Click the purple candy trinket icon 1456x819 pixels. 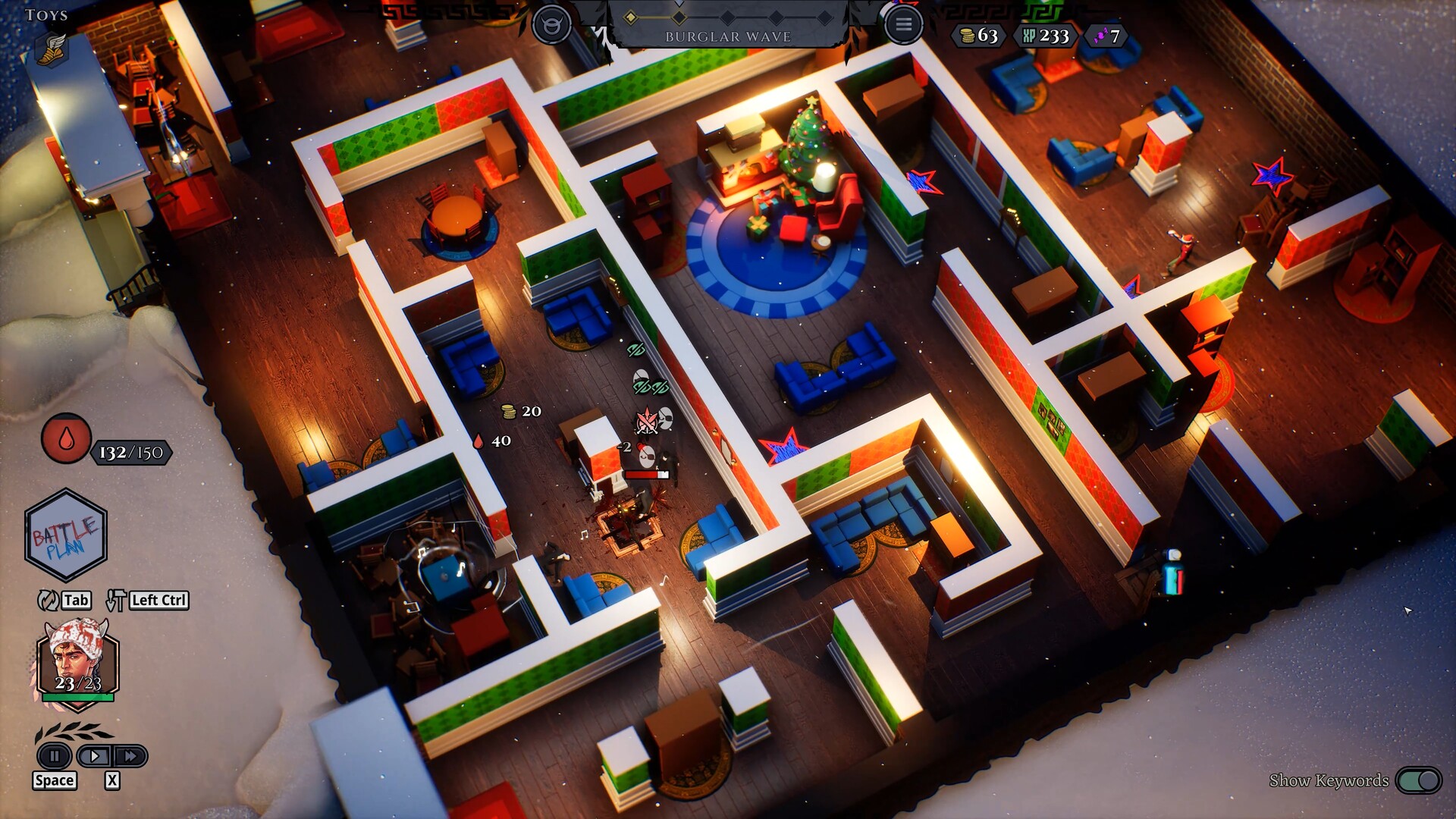click(1101, 36)
